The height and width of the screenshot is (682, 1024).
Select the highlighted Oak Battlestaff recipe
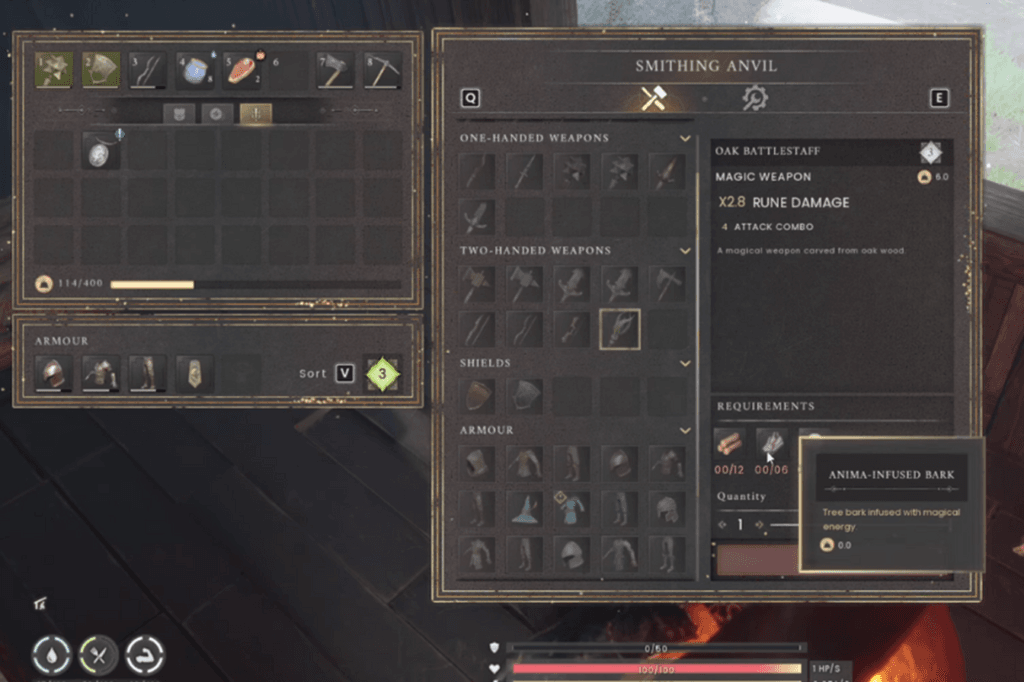tap(620, 329)
